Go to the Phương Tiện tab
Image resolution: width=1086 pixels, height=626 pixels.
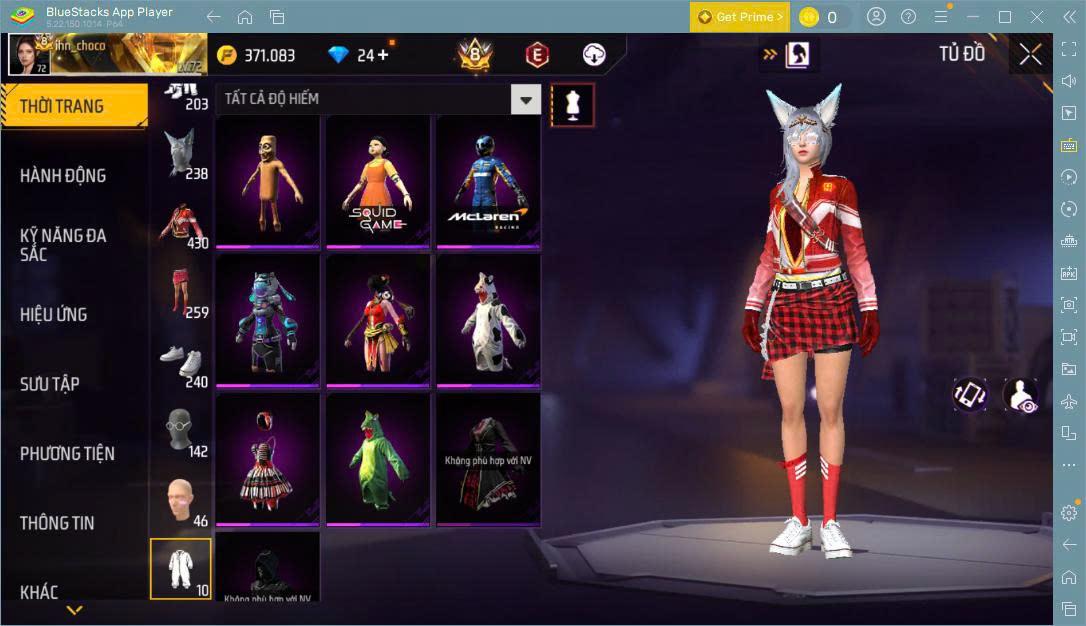pyautogui.click(x=67, y=453)
